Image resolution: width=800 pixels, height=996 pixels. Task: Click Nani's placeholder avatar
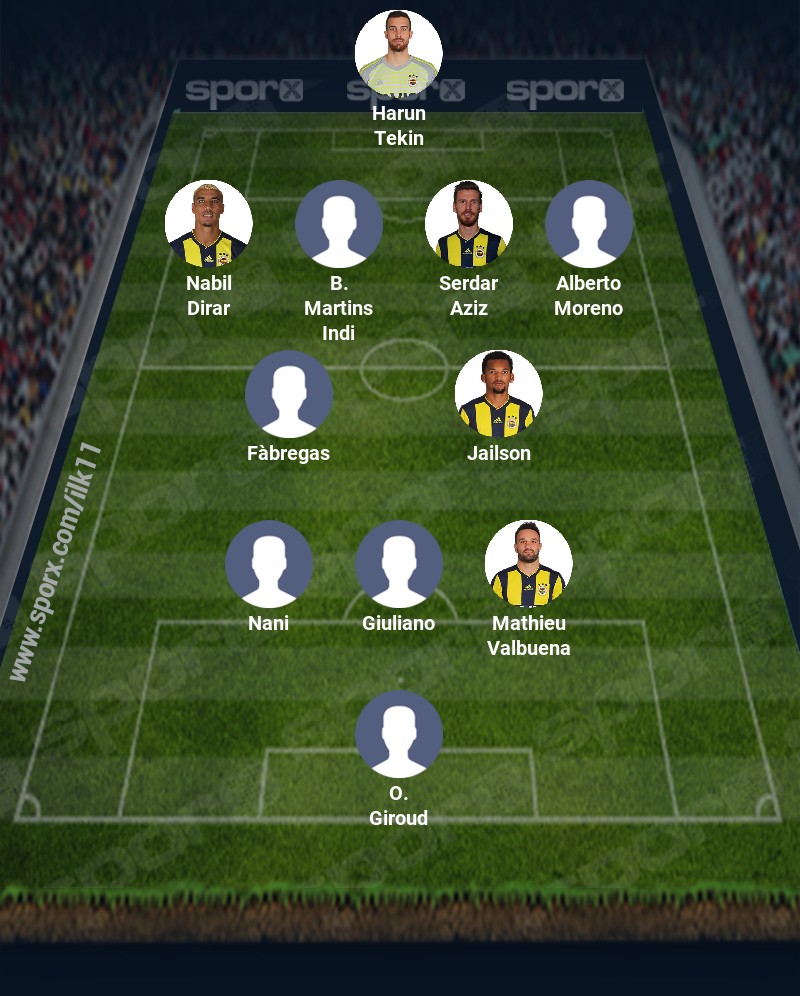[269, 564]
